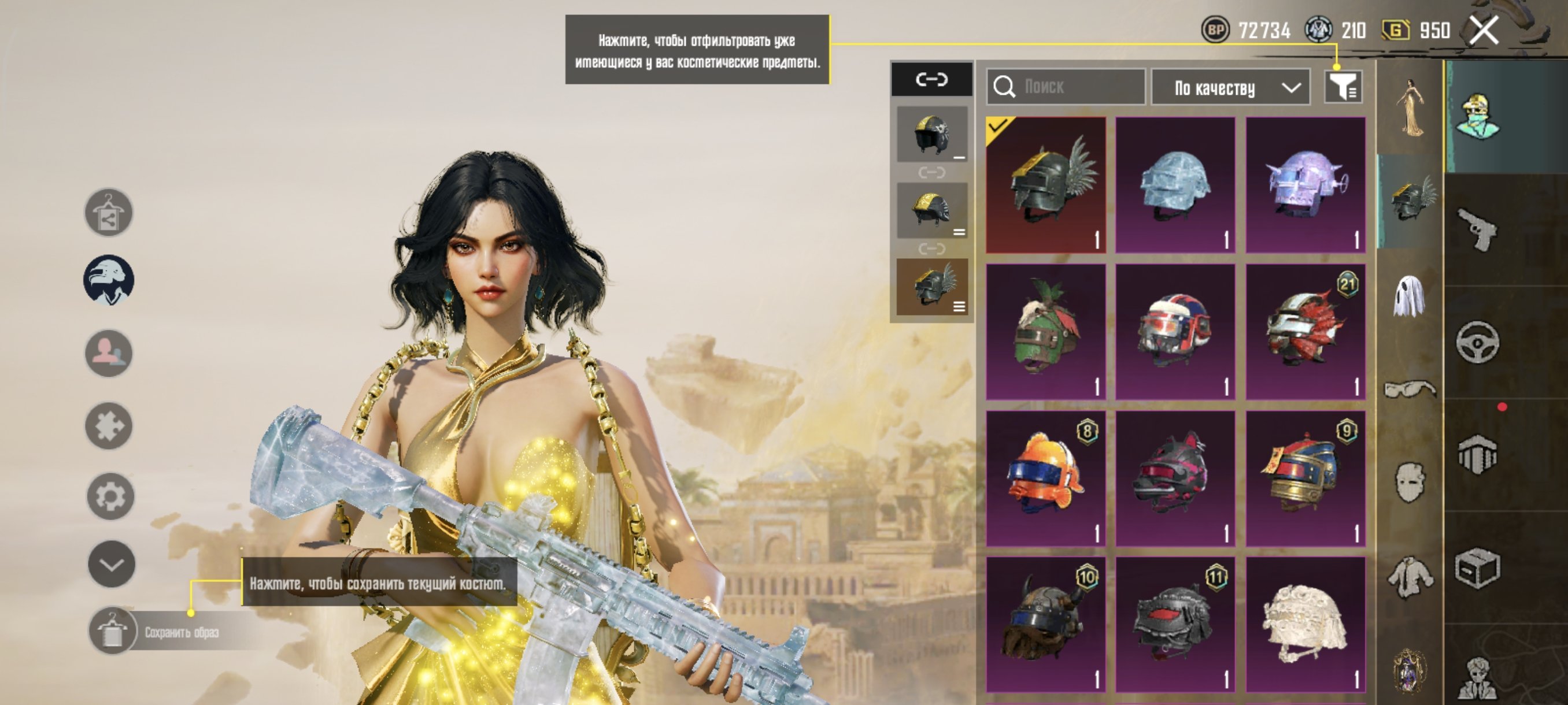Open the По качеству sort dropdown
Image resolution: width=1568 pixels, height=705 pixels.
click(x=1231, y=88)
